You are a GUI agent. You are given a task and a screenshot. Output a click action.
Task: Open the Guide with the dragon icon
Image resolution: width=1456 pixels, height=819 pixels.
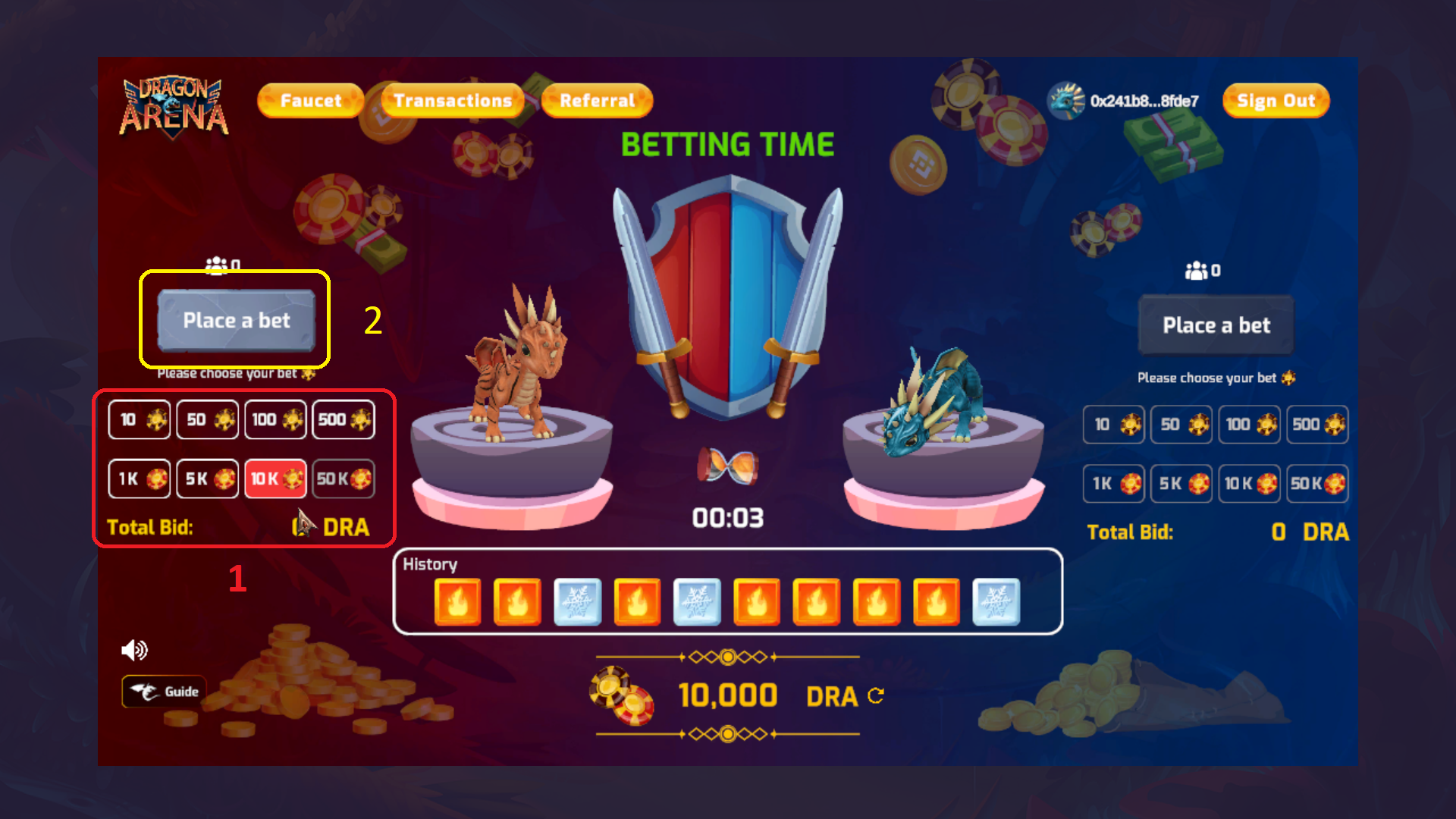(163, 691)
